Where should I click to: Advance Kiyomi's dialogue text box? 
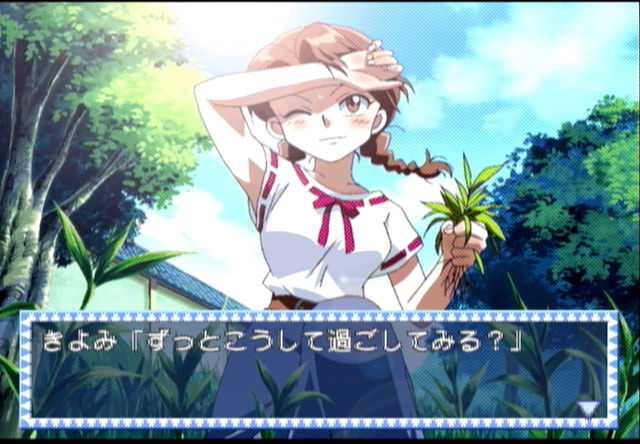[318, 369]
